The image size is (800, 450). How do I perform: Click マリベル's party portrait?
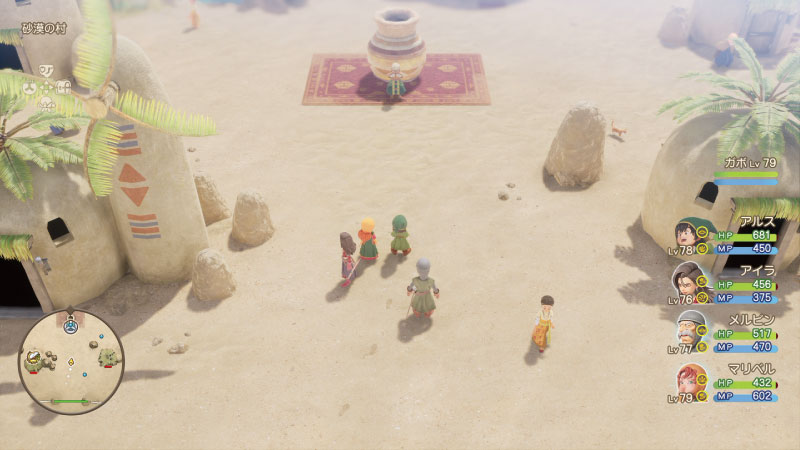click(689, 381)
